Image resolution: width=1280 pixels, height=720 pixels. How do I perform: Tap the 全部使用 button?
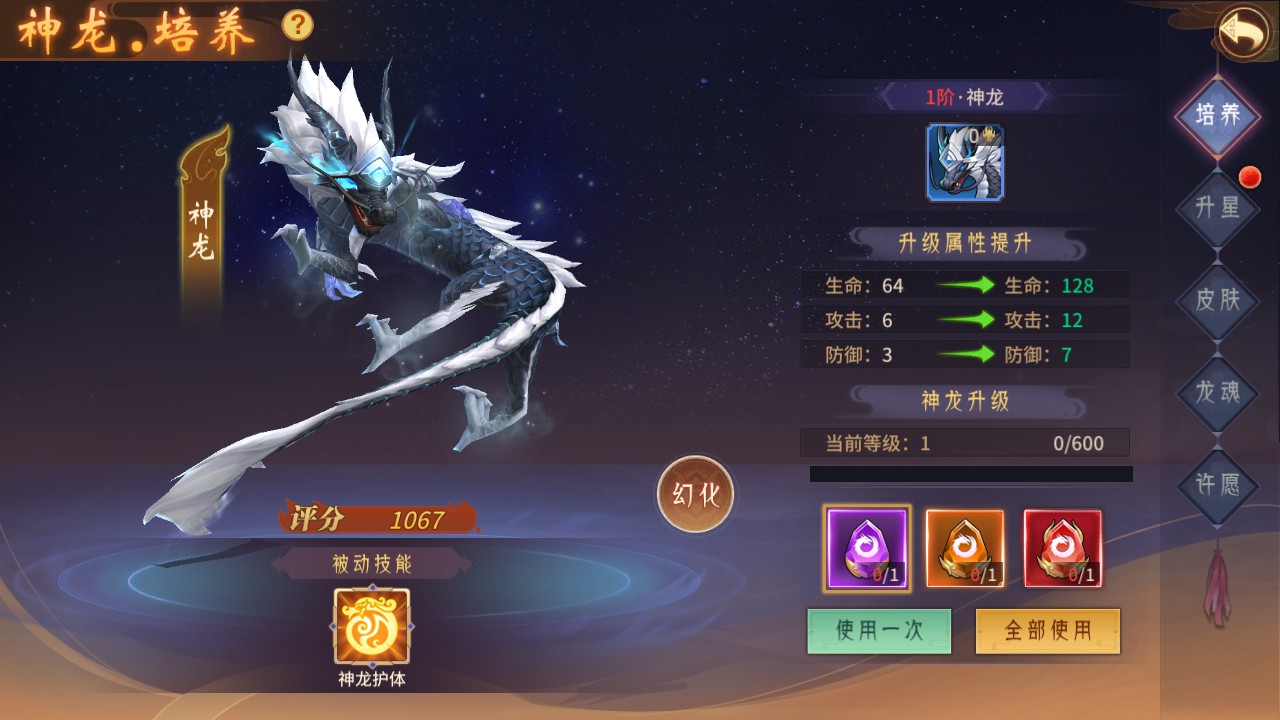(x=1047, y=630)
